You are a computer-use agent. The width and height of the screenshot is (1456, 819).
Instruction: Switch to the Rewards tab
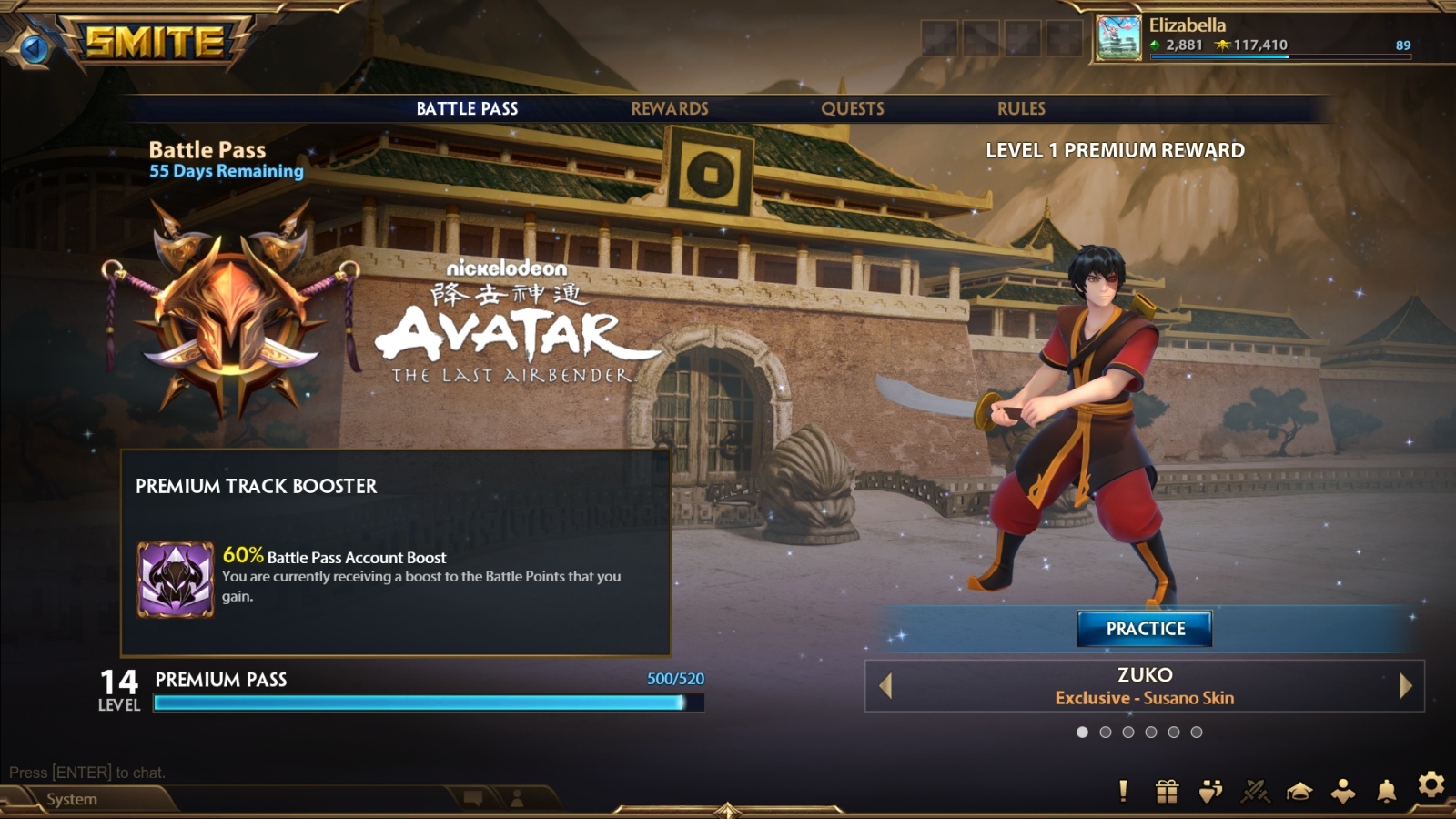pyautogui.click(x=670, y=108)
